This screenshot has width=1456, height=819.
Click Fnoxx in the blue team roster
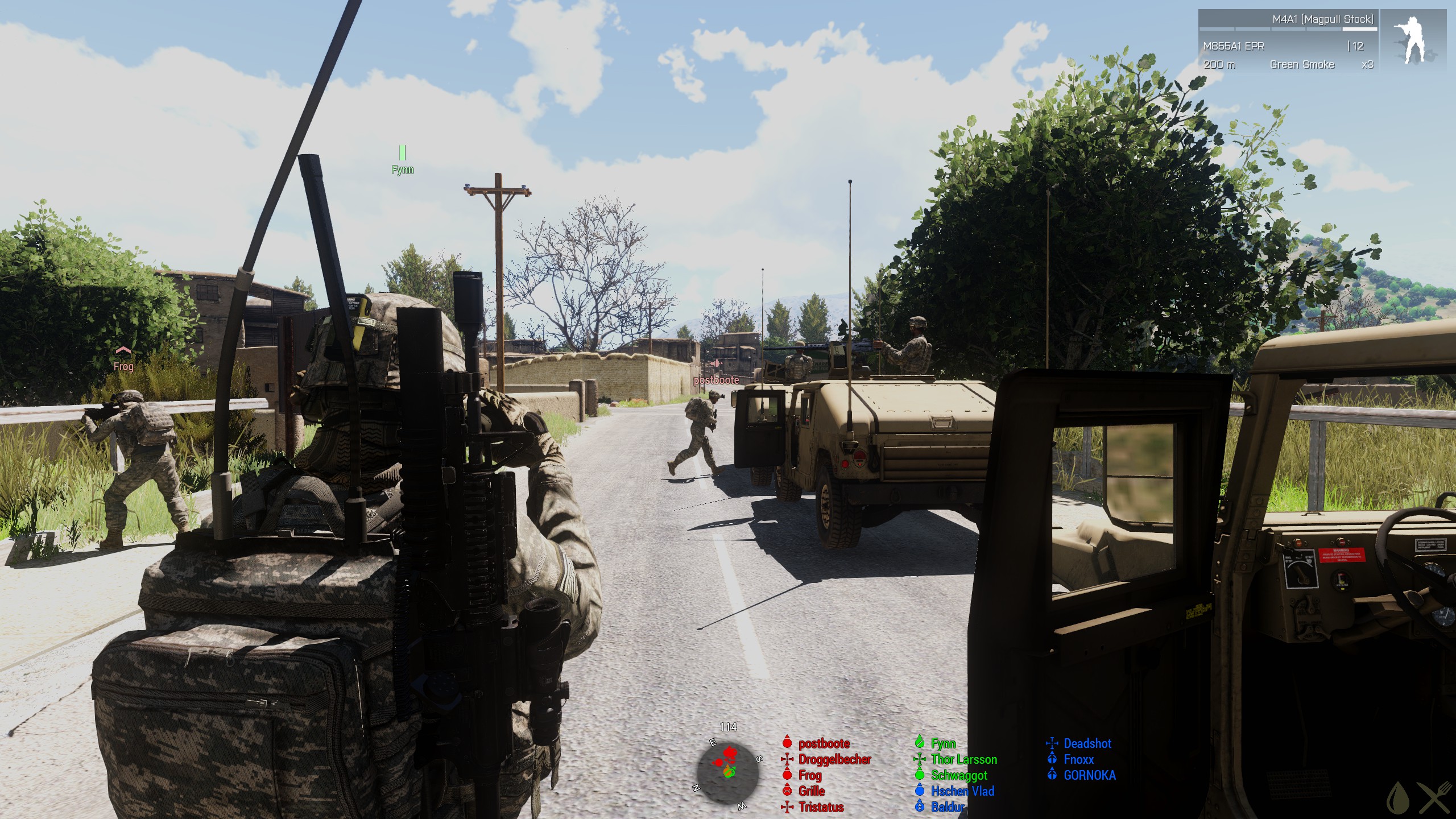click(x=1078, y=759)
